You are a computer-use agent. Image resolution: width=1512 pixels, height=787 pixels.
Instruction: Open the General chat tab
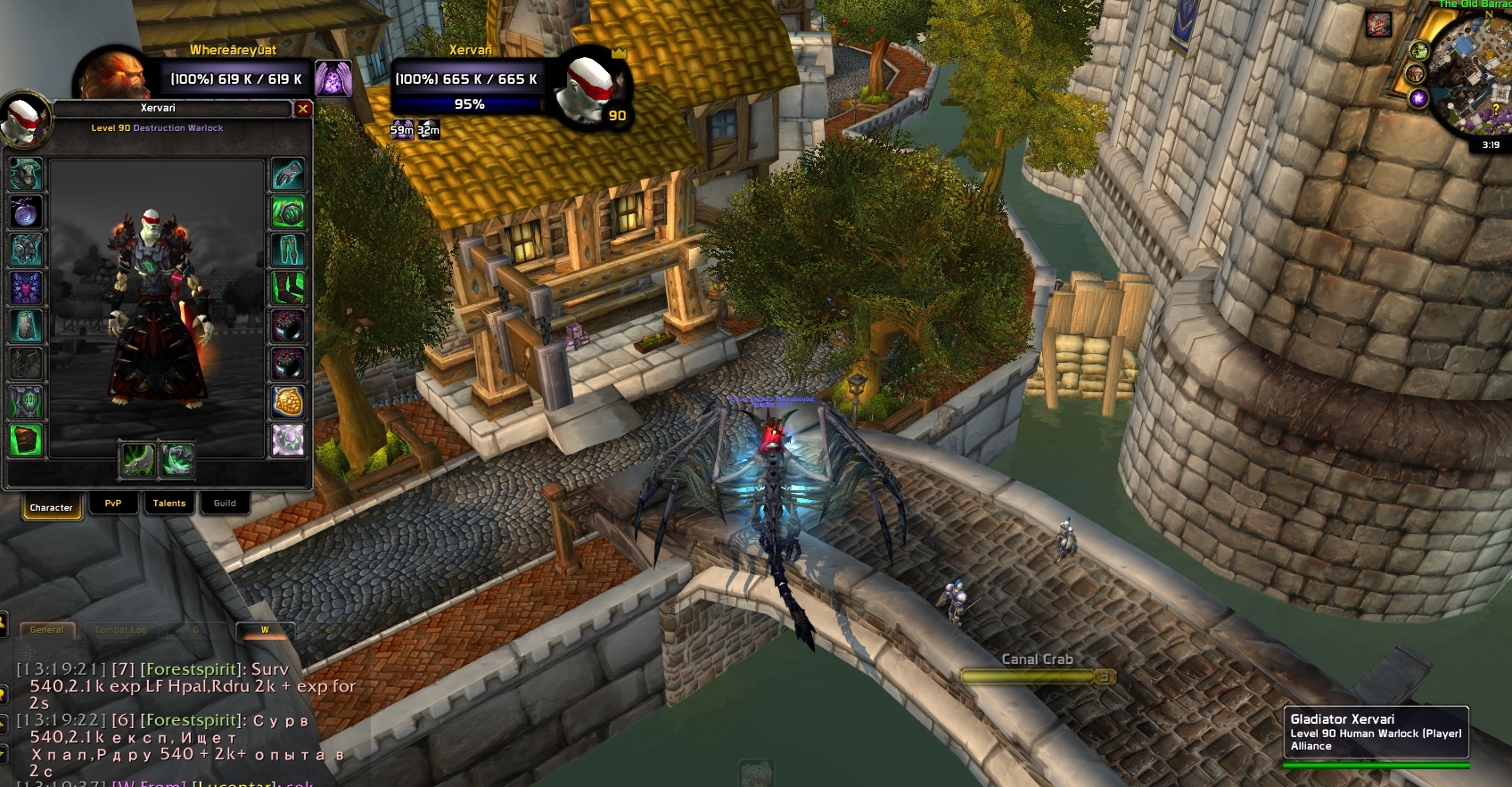click(46, 630)
